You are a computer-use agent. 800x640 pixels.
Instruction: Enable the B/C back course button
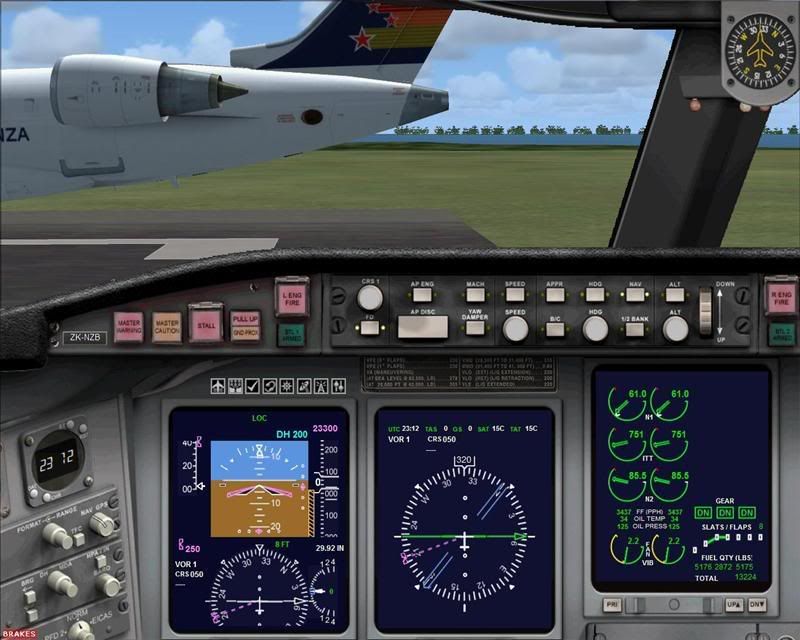pyautogui.click(x=555, y=328)
